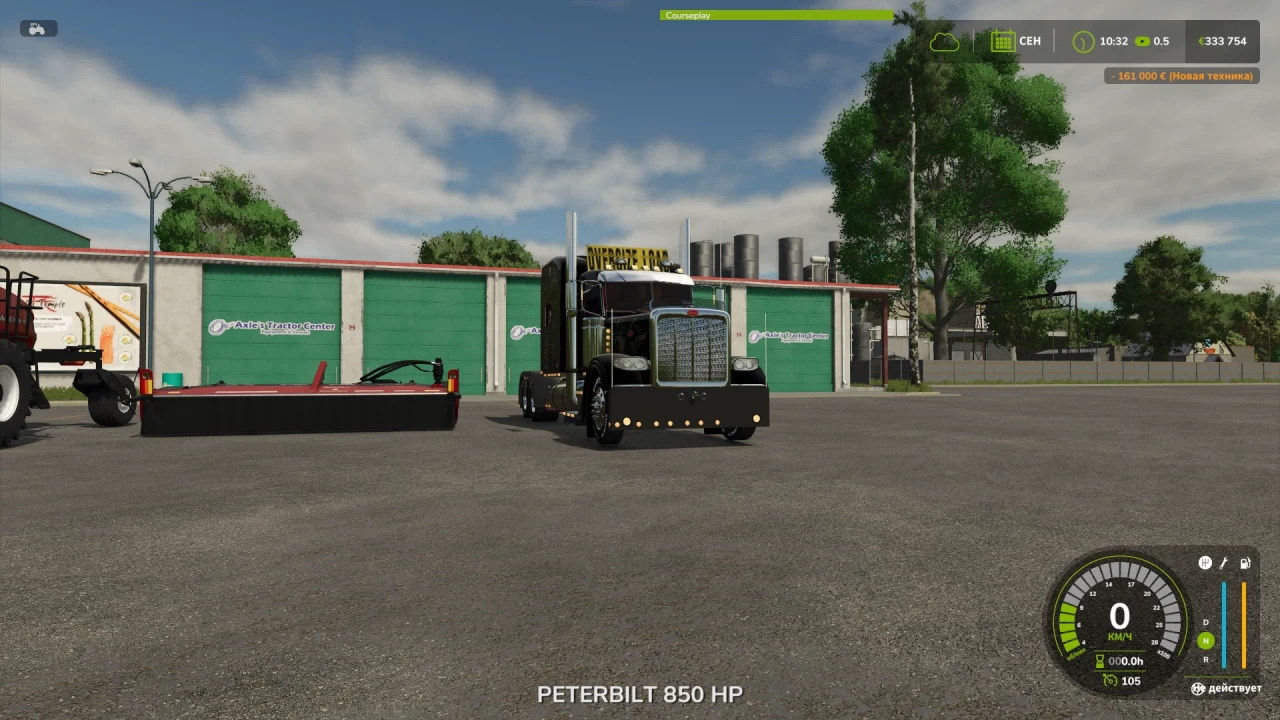Expand the СЕН month selector
The height and width of the screenshot is (720, 1280).
(1030, 41)
